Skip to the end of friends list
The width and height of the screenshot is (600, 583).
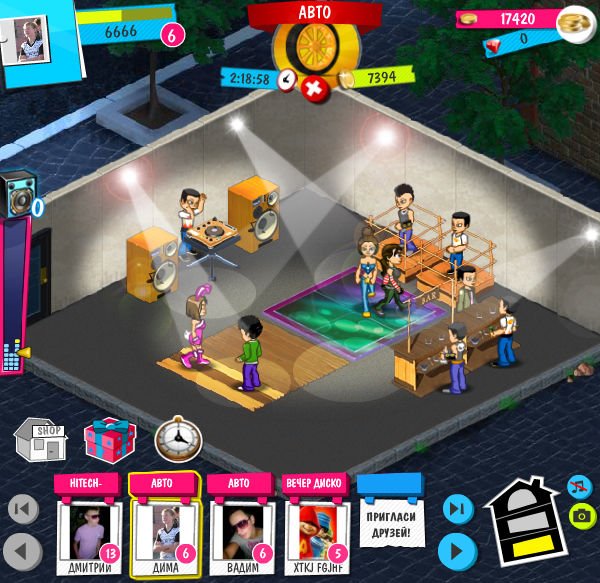[x=456, y=509]
